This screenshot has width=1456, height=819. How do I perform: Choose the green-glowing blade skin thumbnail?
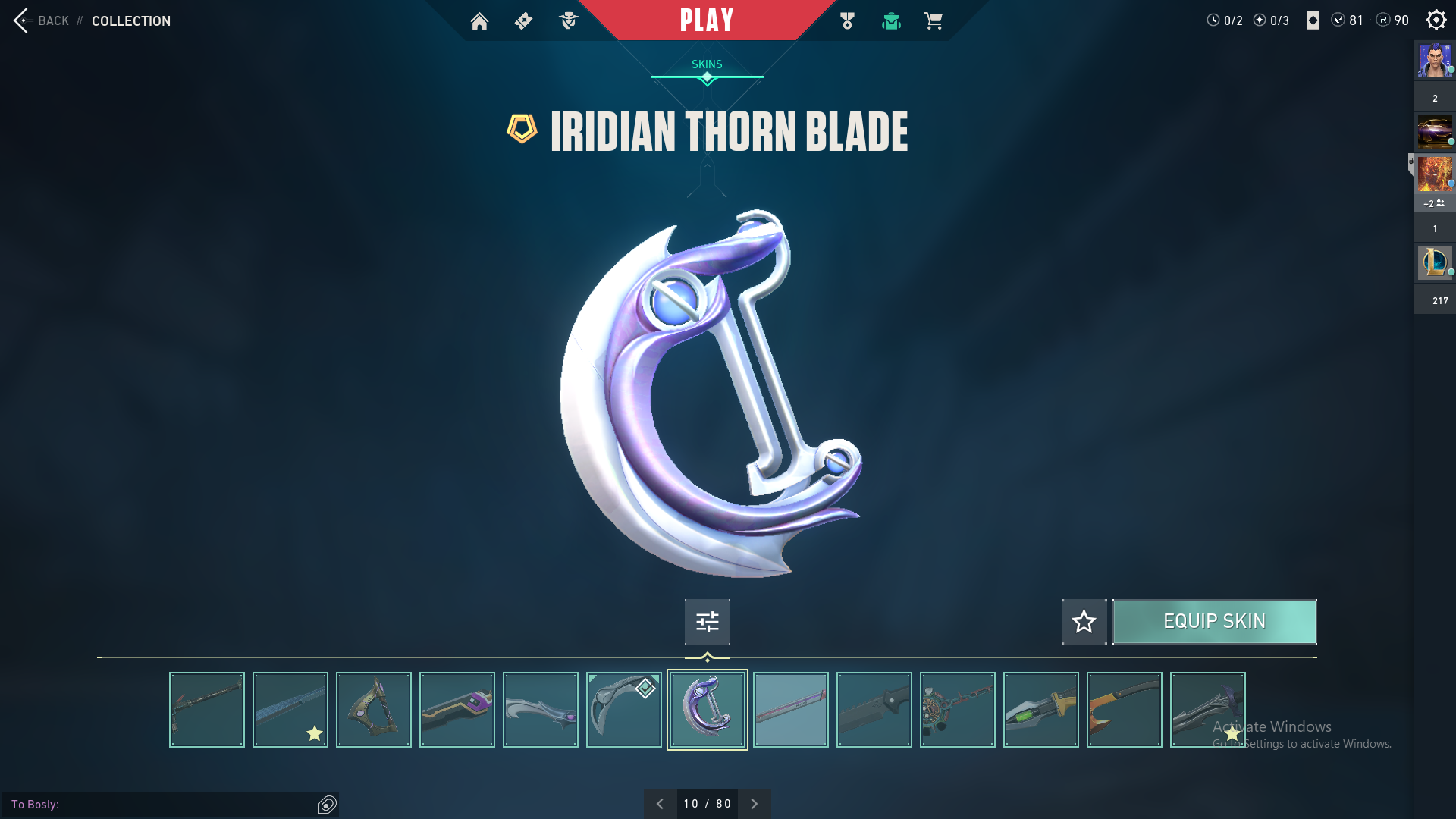(x=1040, y=710)
